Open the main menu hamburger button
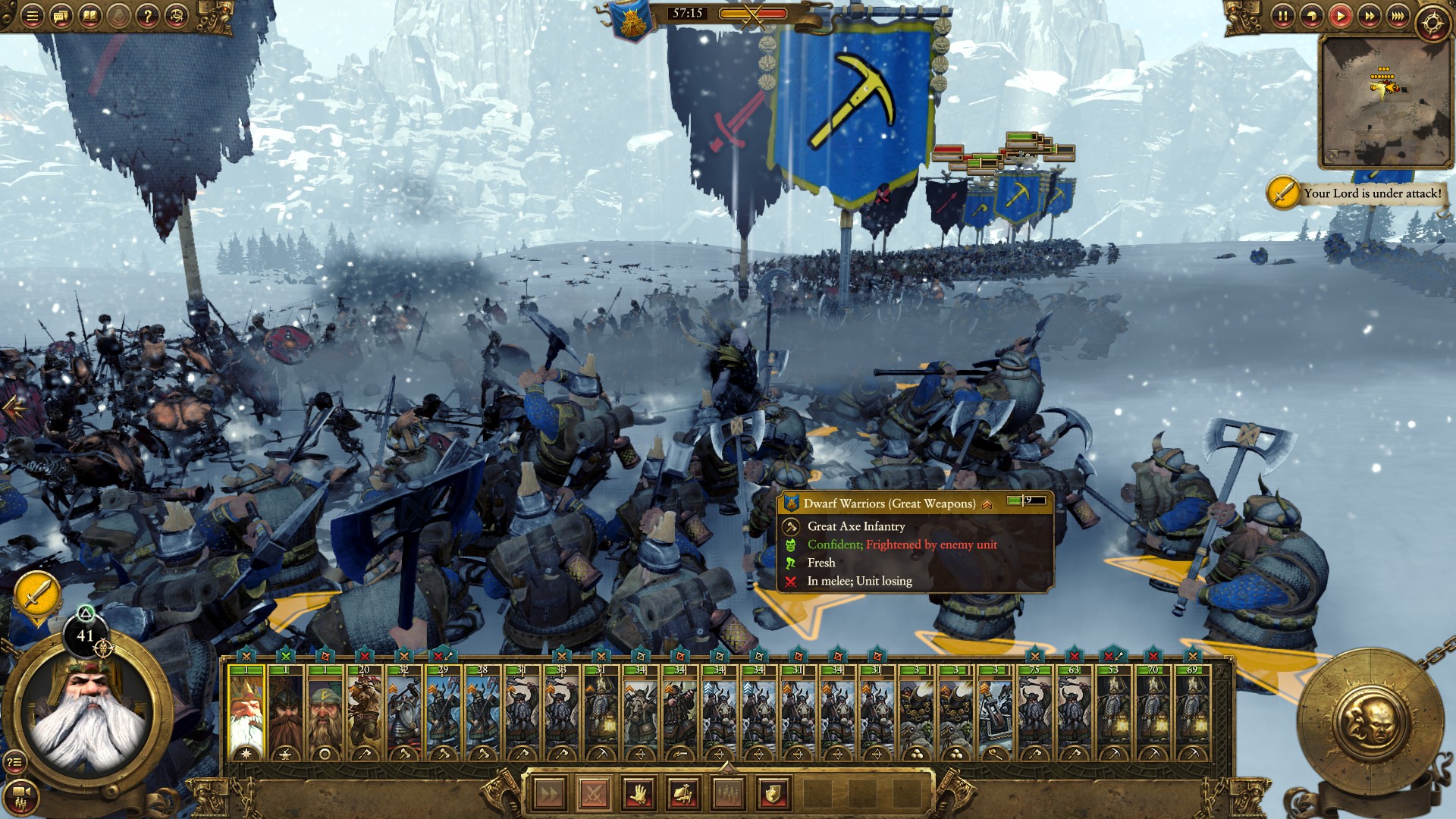The width and height of the screenshot is (1456, 819). pyautogui.click(x=32, y=16)
